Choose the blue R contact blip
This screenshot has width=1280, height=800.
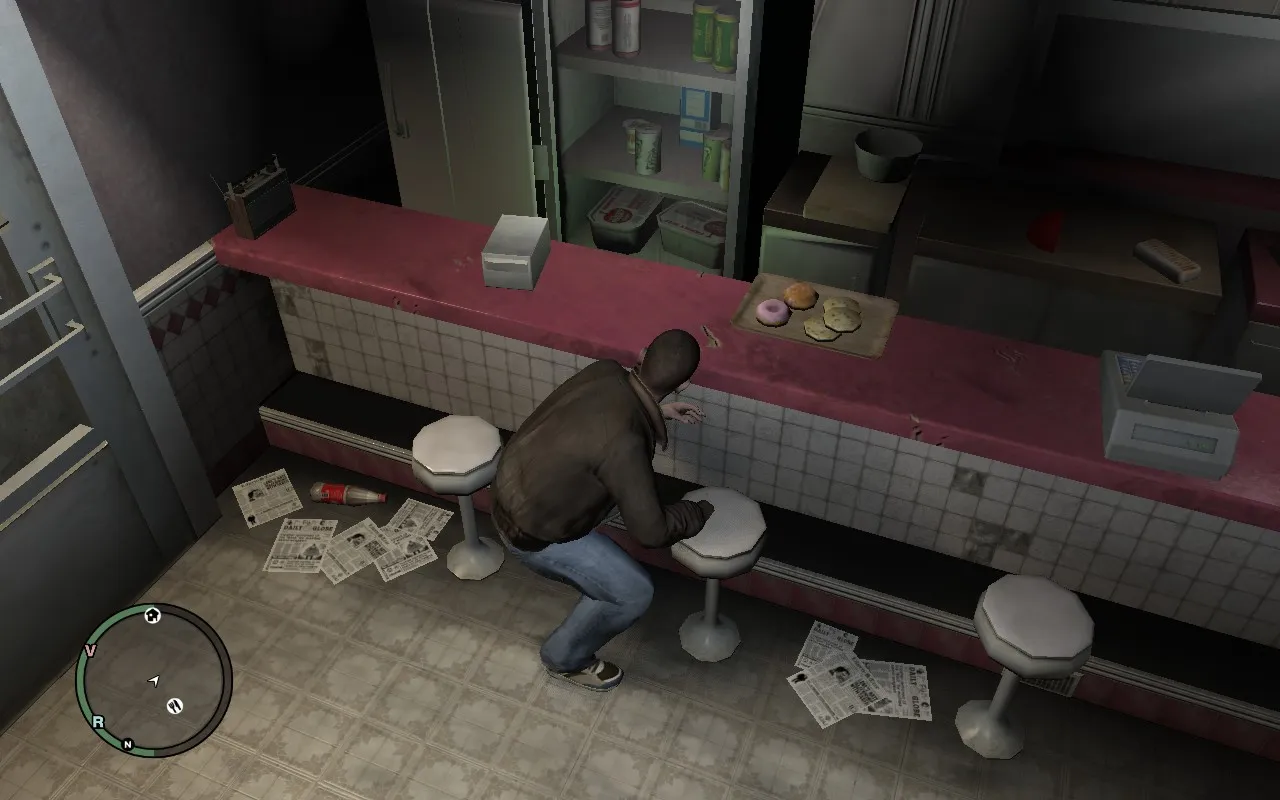coord(98,722)
